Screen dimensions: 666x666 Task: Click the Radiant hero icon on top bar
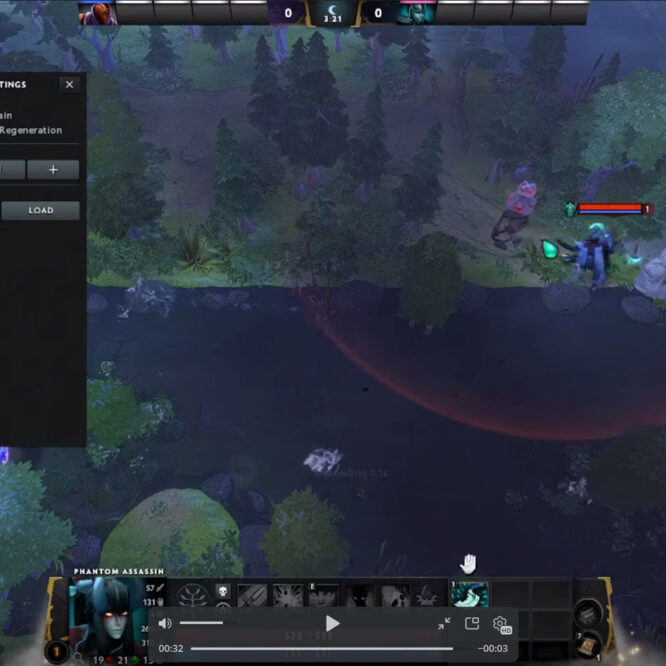point(97,12)
